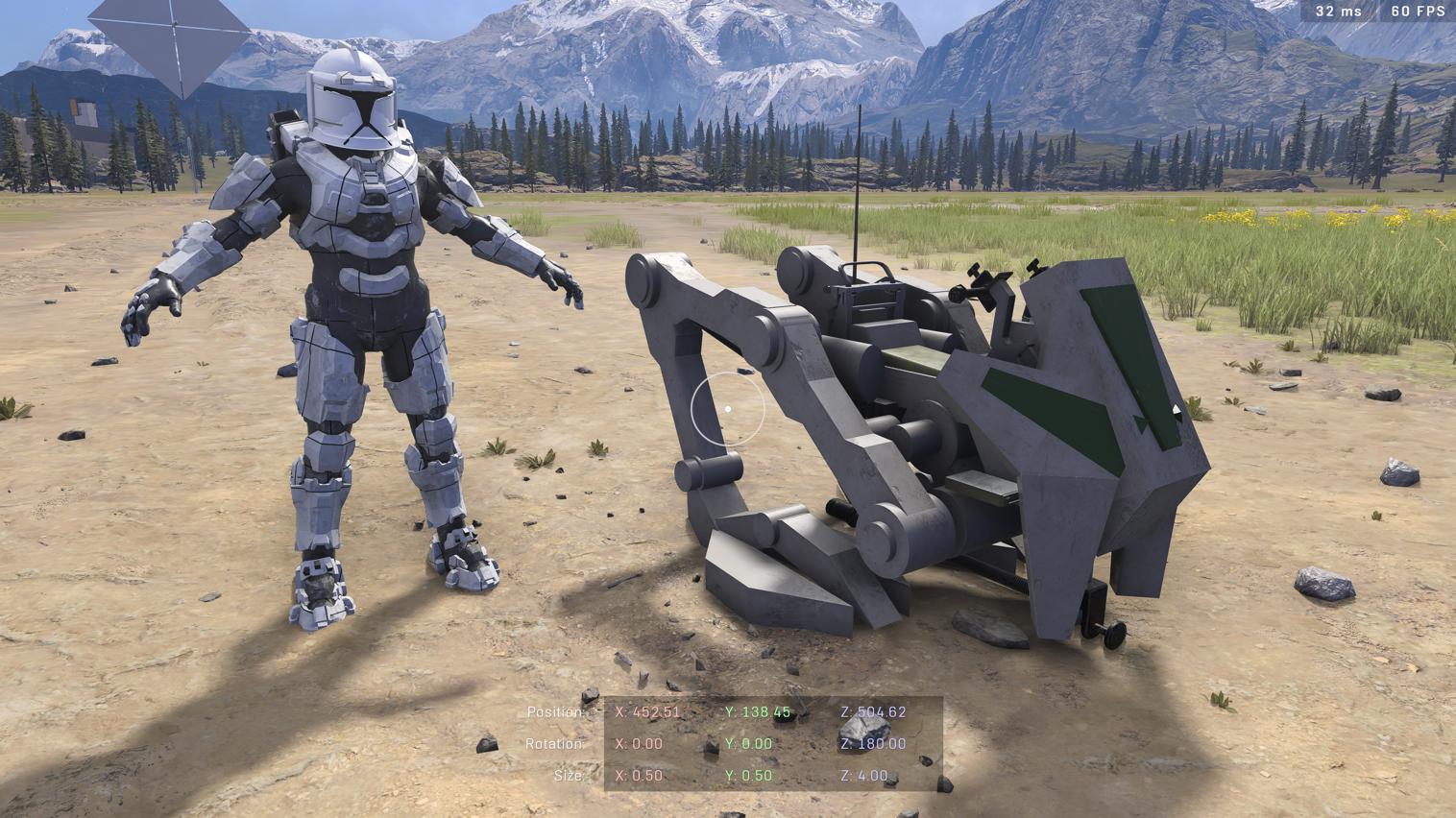
Task: Open the Position X: 452.51 value field
Action: pyautogui.click(x=649, y=712)
